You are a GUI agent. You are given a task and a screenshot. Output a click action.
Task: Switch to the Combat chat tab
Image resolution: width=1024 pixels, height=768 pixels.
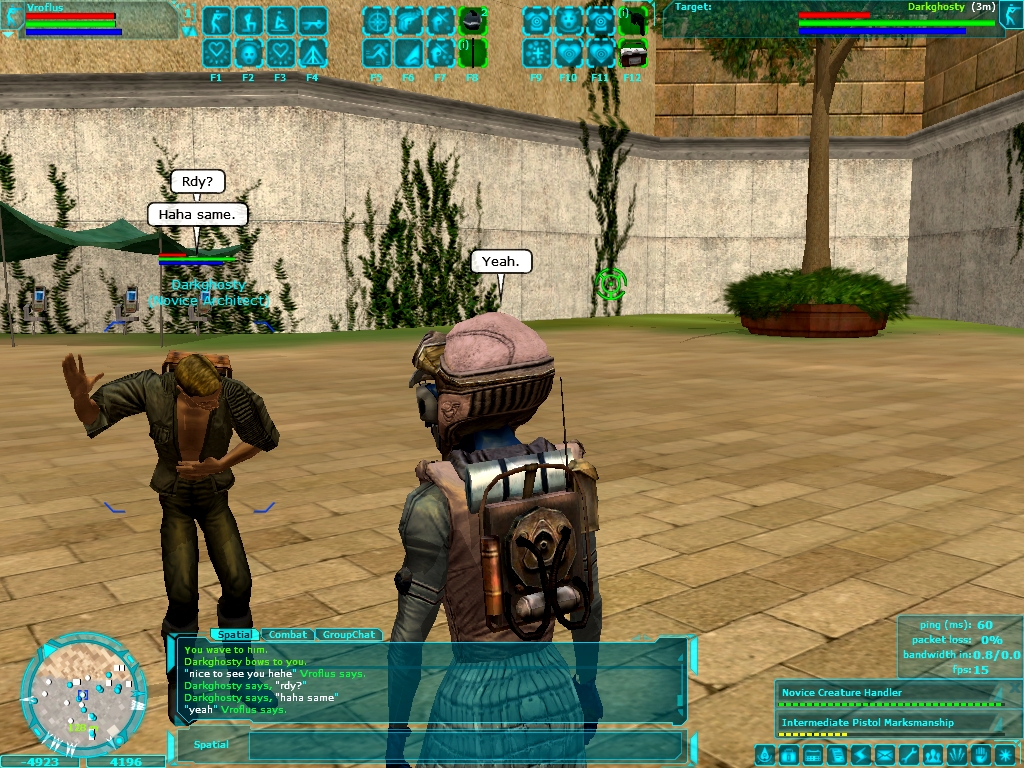pyautogui.click(x=288, y=635)
